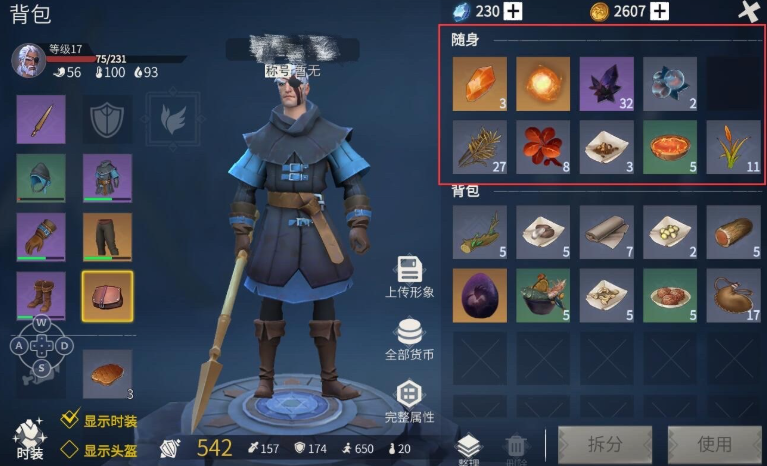767x466 pixels.
Task: Click the 使用 use button
Action: (x=714, y=443)
